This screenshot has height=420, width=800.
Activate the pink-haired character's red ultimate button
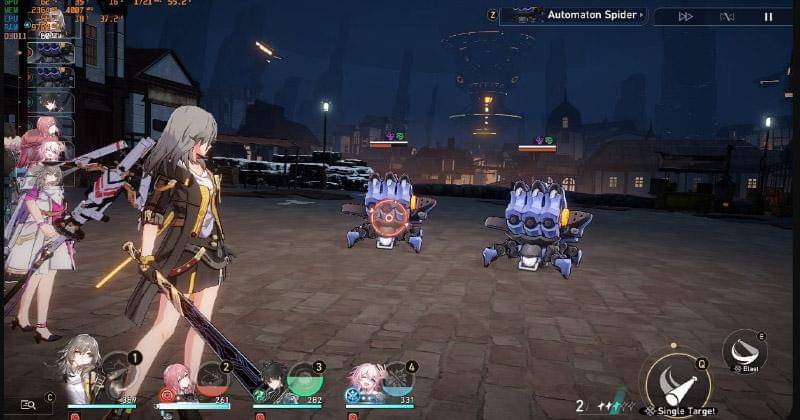[211, 378]
